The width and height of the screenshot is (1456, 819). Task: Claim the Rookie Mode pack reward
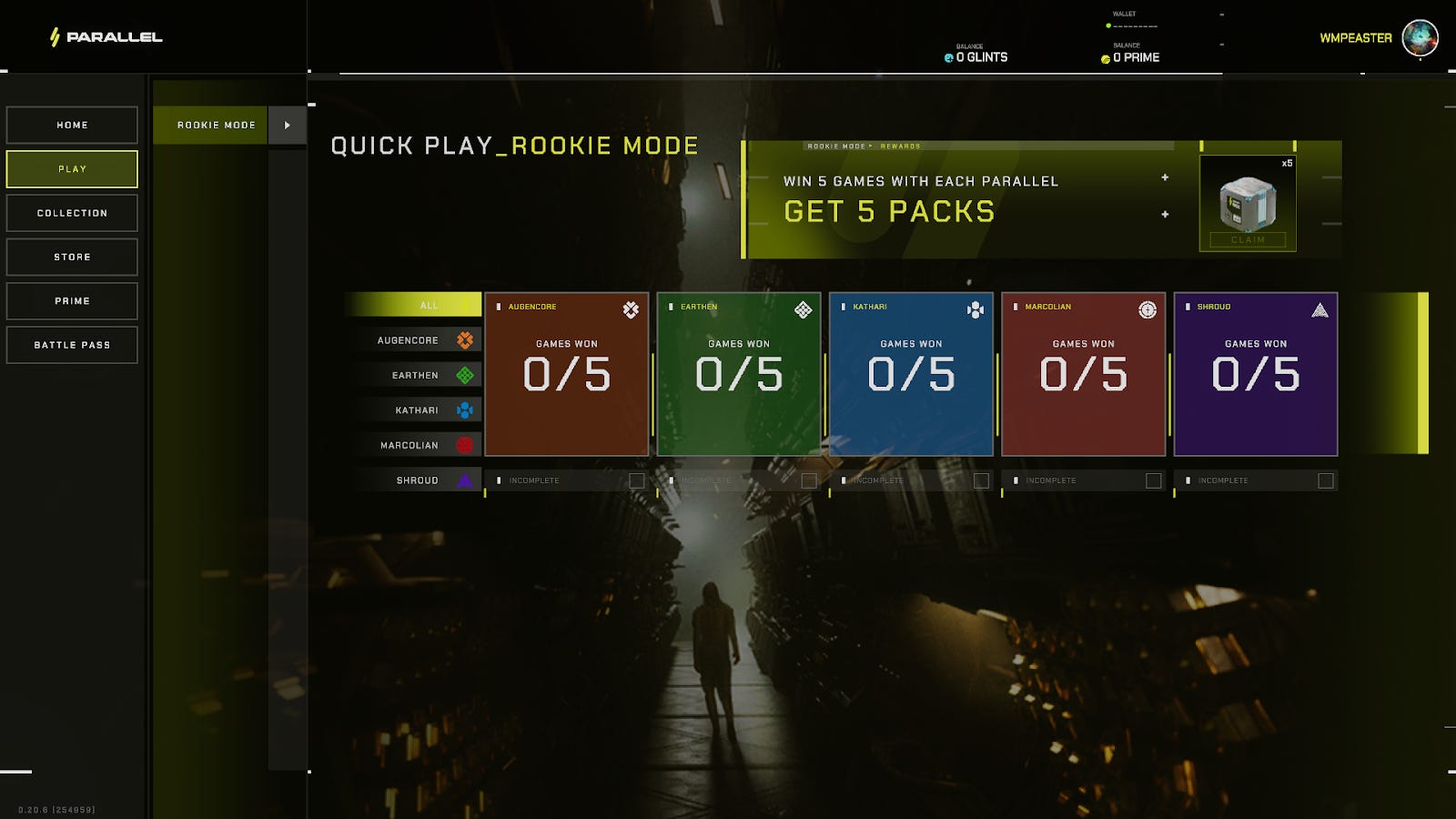pos(1248,240)
